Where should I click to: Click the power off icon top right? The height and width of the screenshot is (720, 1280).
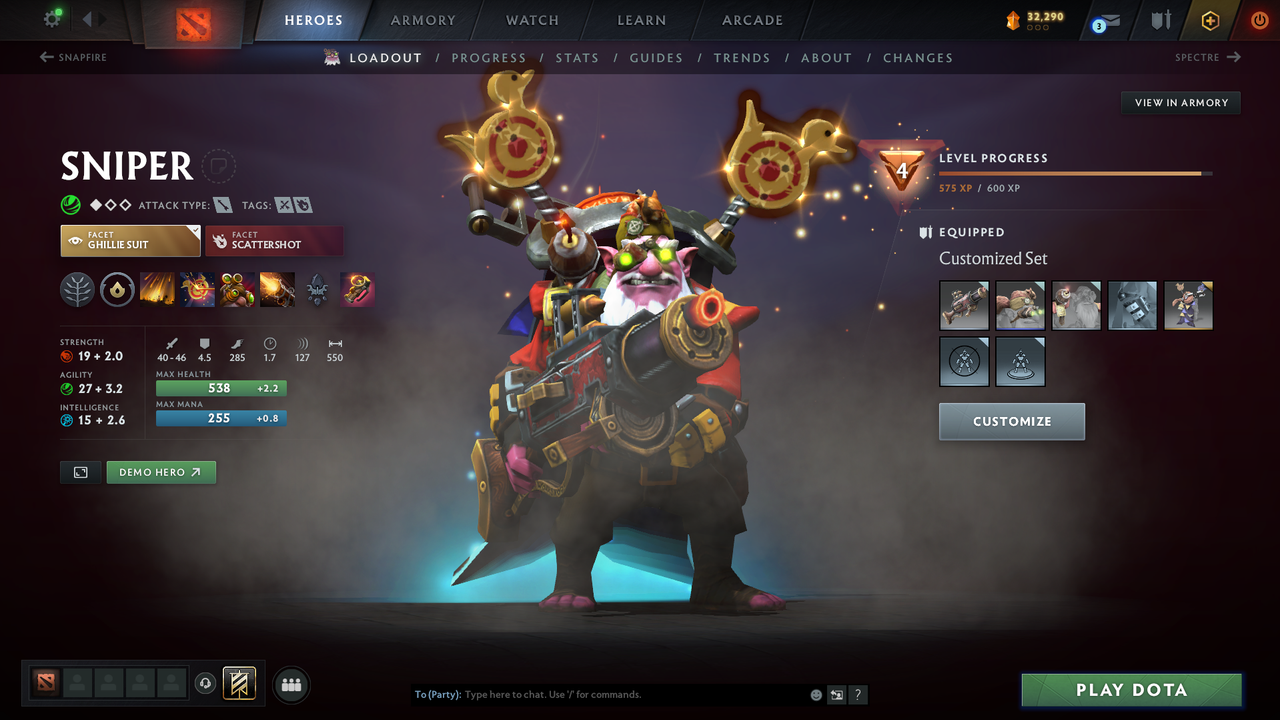pyautogui.click(x=1258, y=19)
